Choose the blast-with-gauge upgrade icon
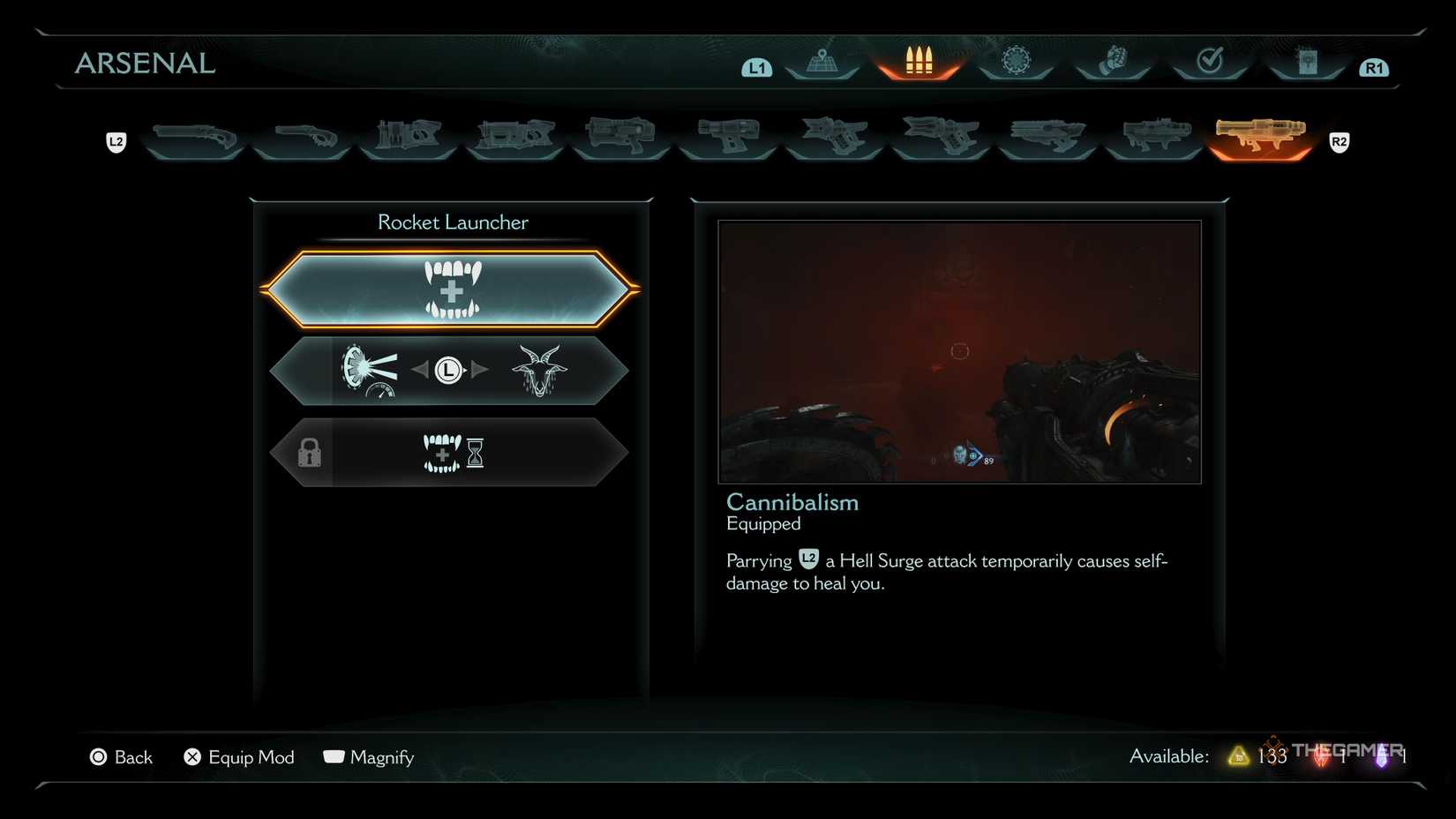 coord(369,371)
